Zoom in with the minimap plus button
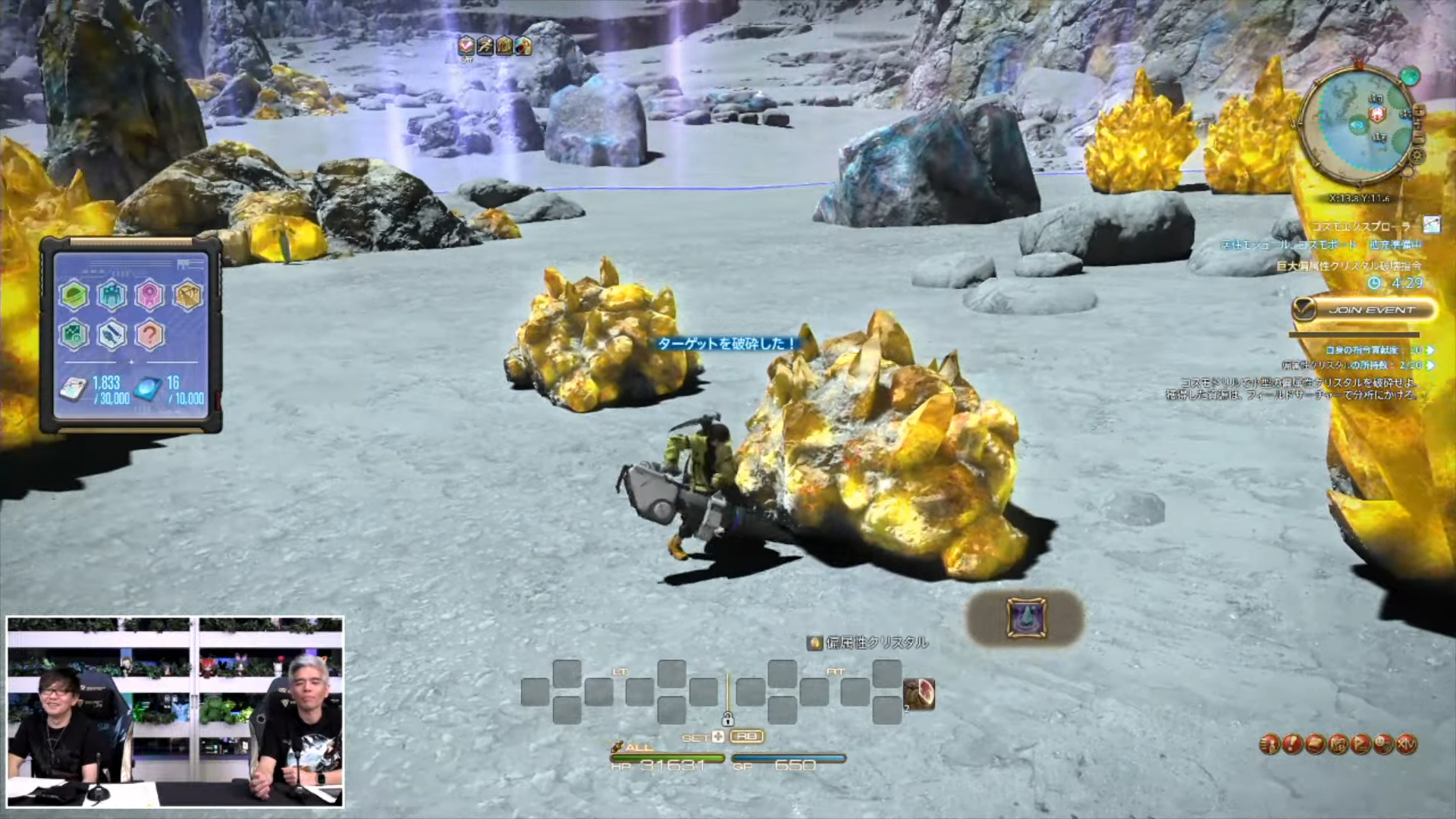The image size is (1456, 819). pos(1419,111)
